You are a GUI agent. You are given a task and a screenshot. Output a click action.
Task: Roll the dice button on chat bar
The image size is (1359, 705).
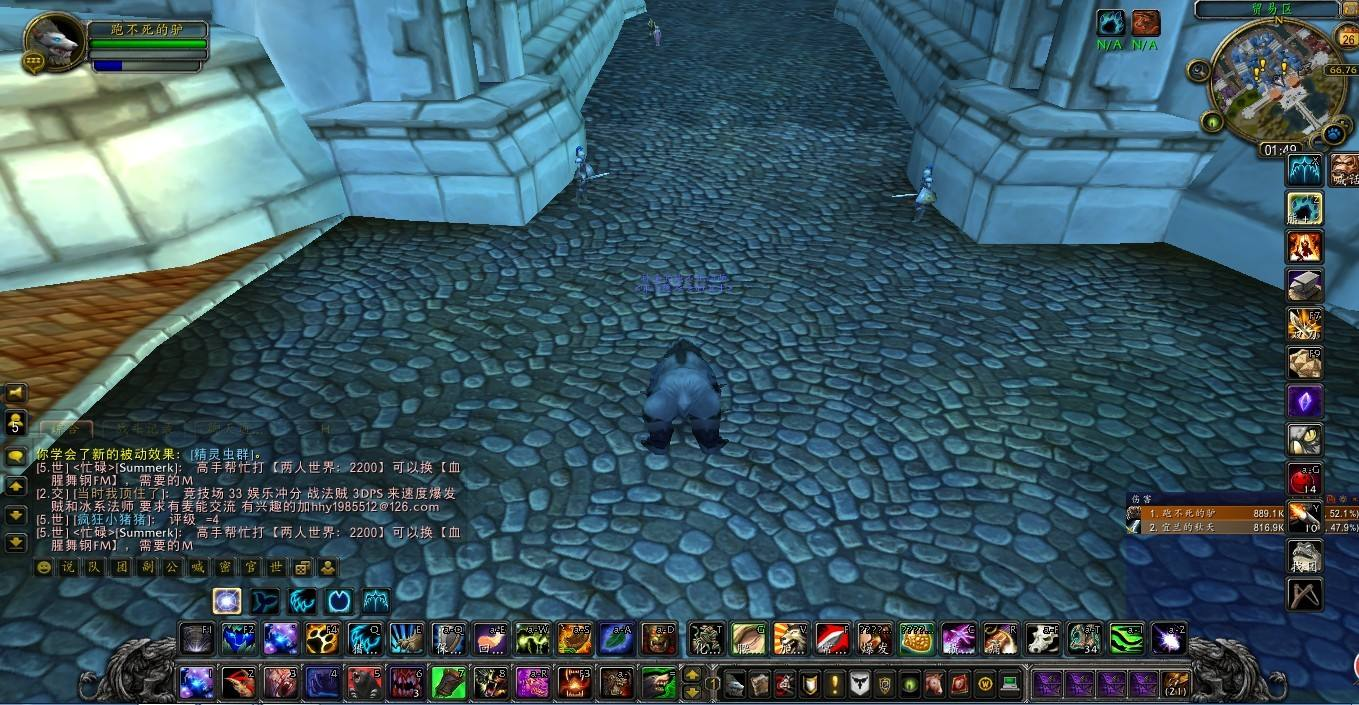pyautogui.click(x=302, y=568)
